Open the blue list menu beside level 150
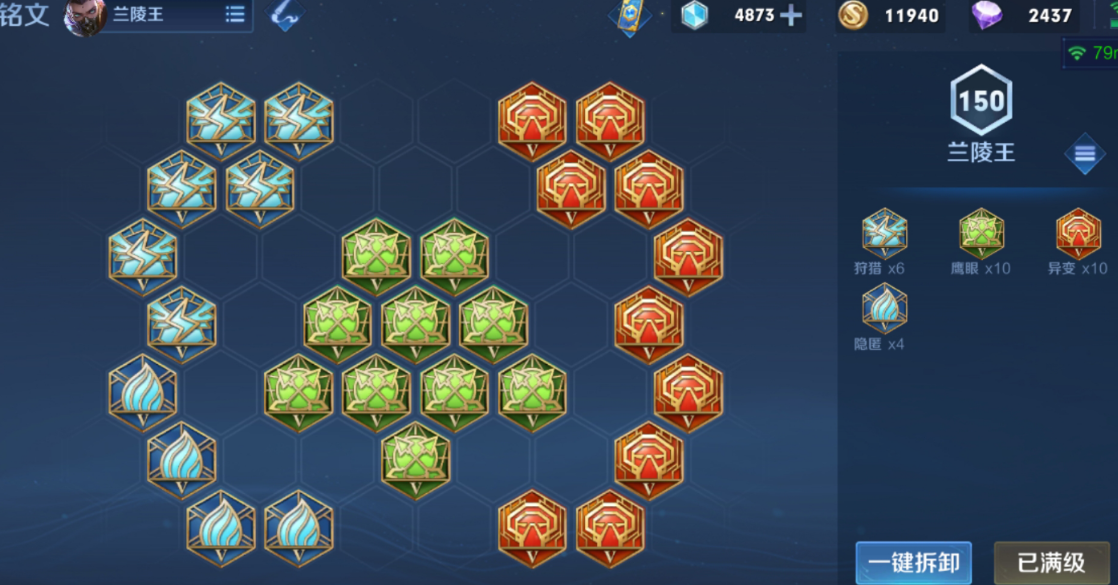This screenshot has height=585, width=1118. [x=1085, y=154]
